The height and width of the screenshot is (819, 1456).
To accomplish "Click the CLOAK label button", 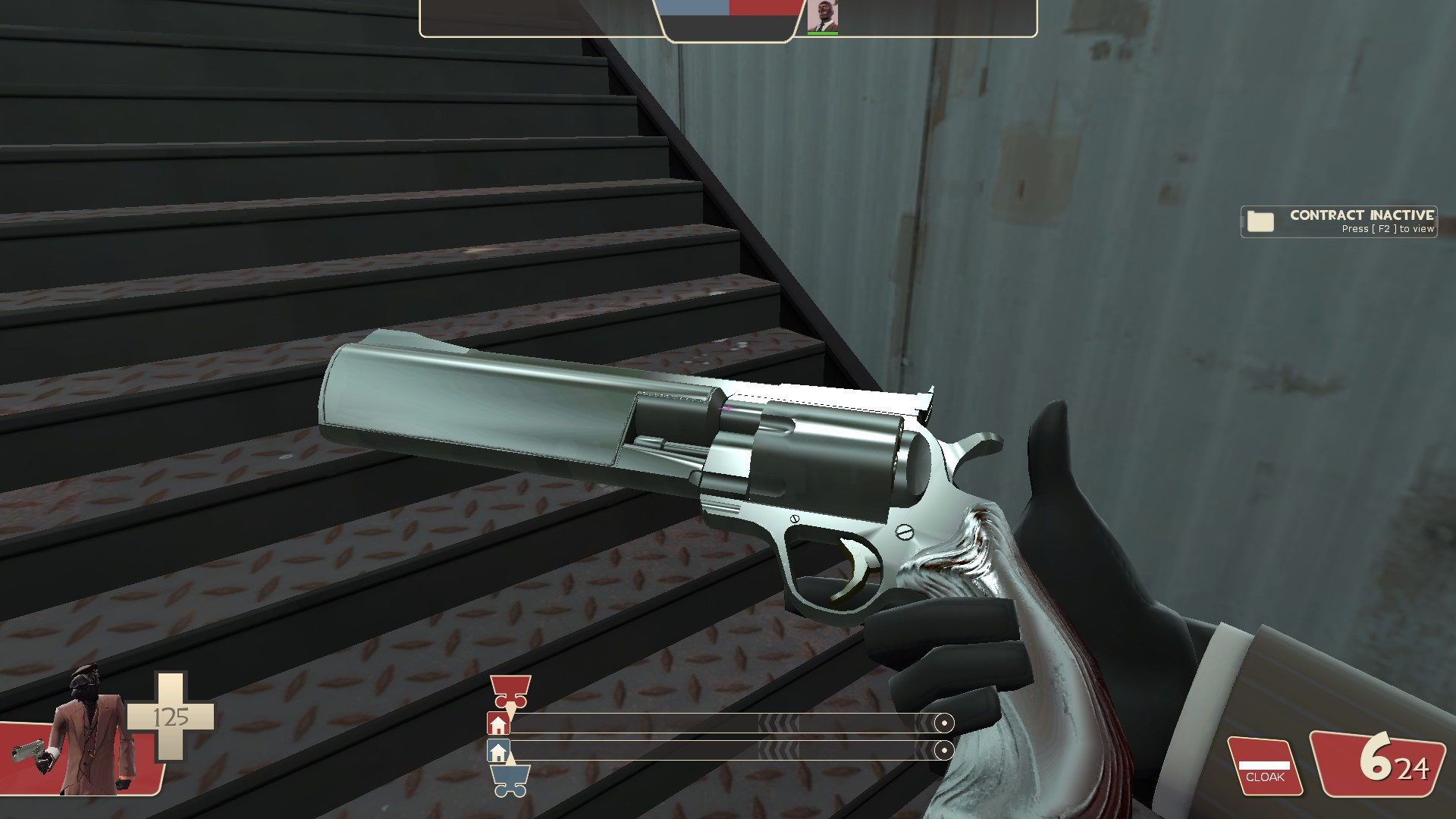I will point(1266,777).
